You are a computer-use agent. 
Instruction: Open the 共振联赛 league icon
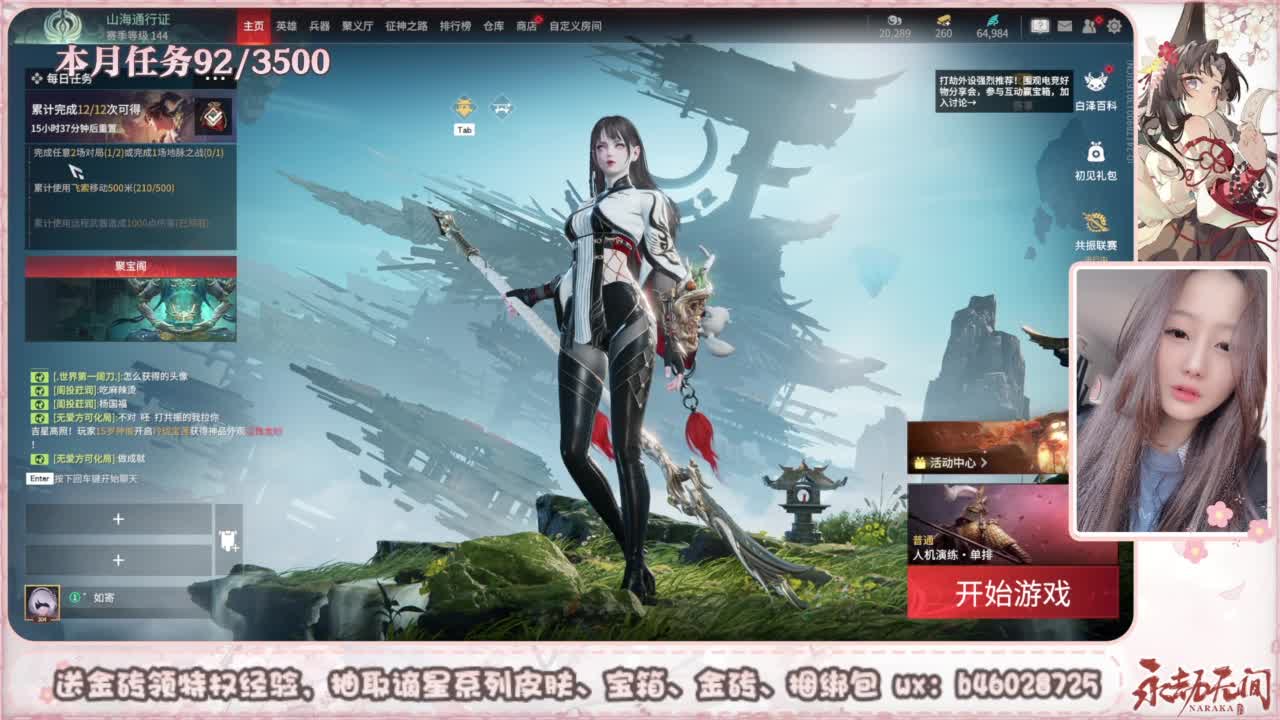click(x=1094, y=222)
